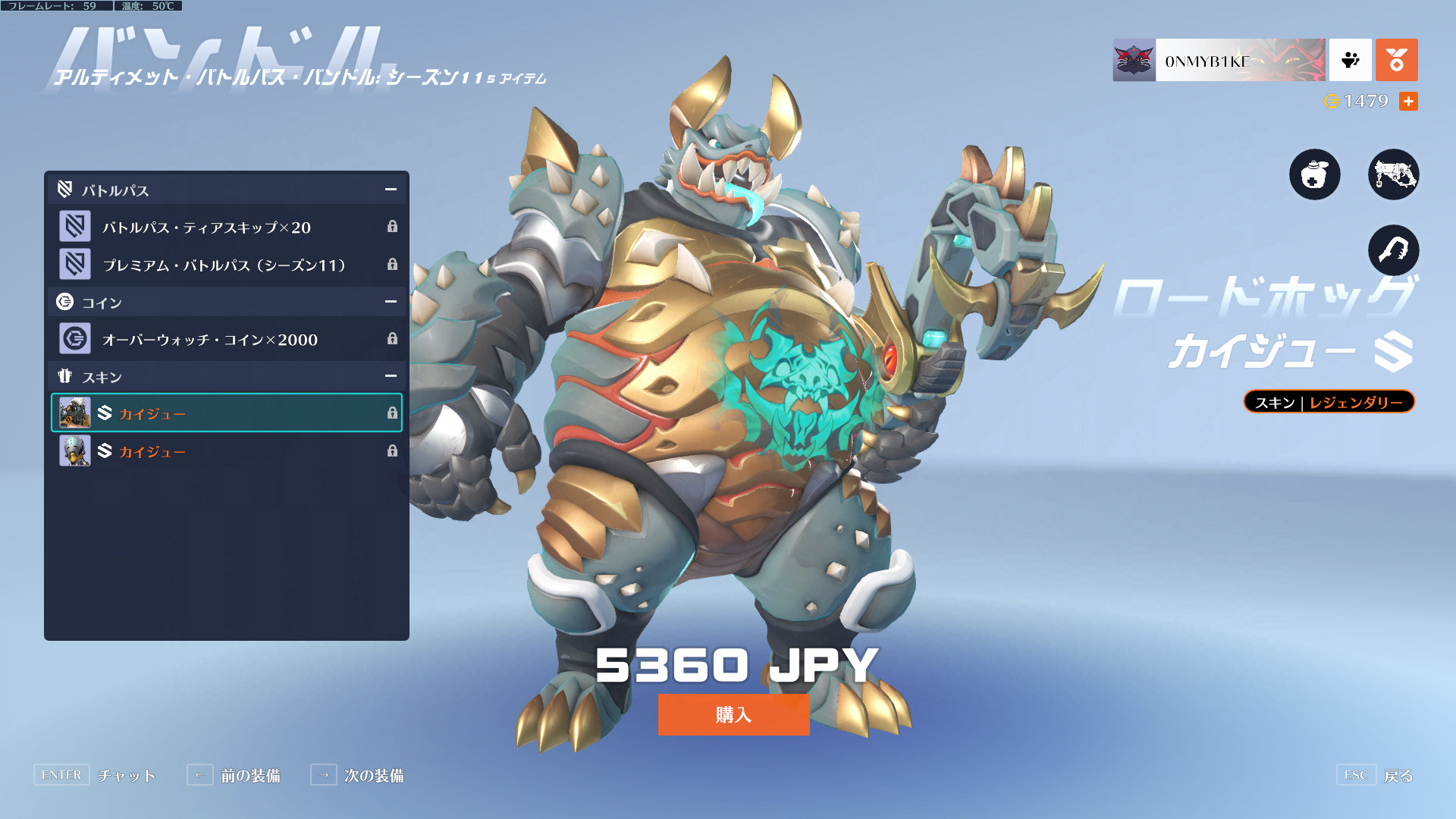Collapse the コイン section header
Viewport: 1456px width, 819px height.
[x=391, y=302]
